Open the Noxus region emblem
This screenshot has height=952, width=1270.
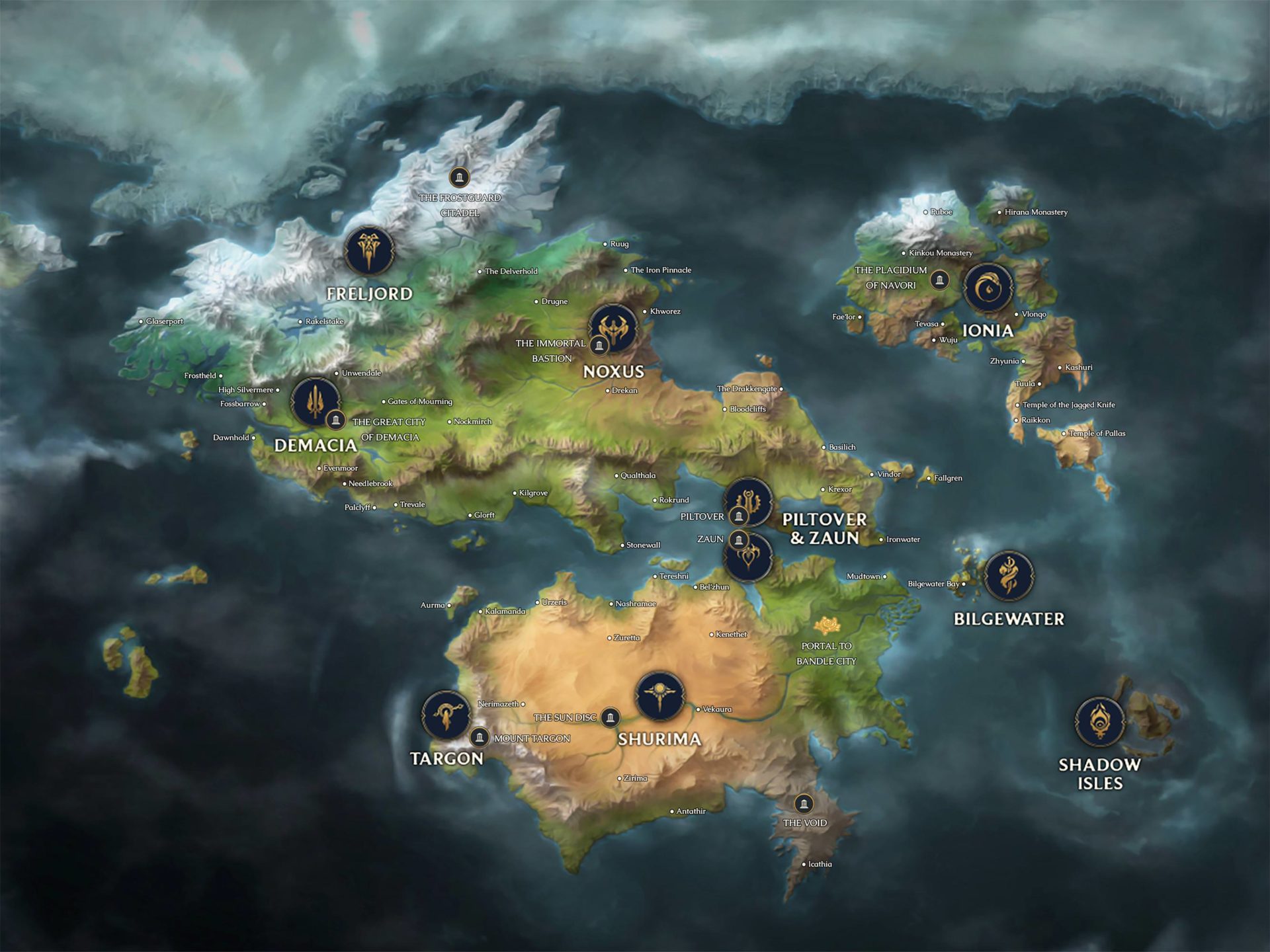614,328
